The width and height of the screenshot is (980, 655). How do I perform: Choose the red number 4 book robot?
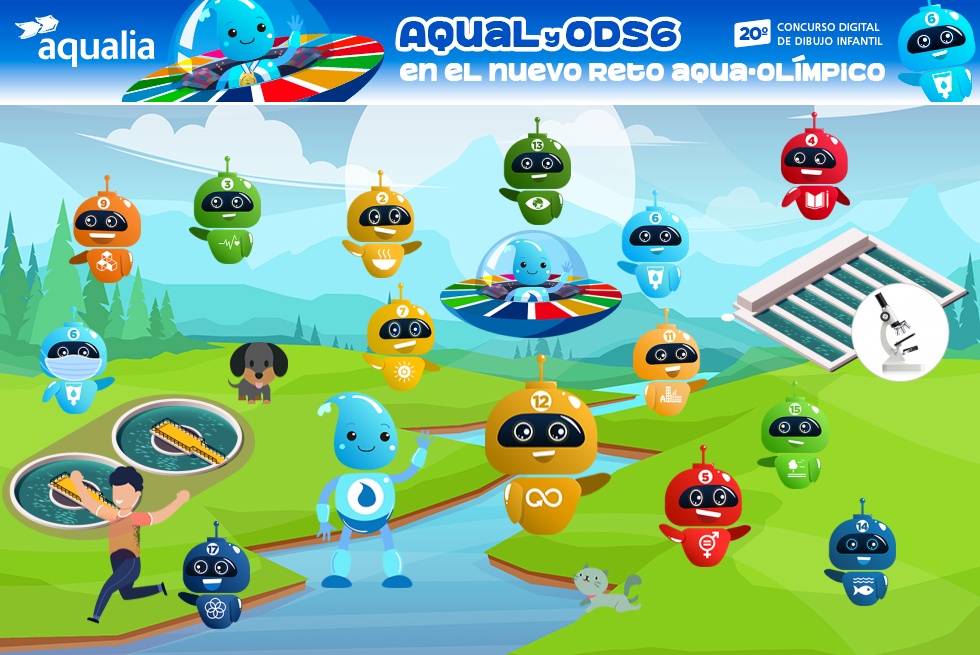(x=814, y=172)
